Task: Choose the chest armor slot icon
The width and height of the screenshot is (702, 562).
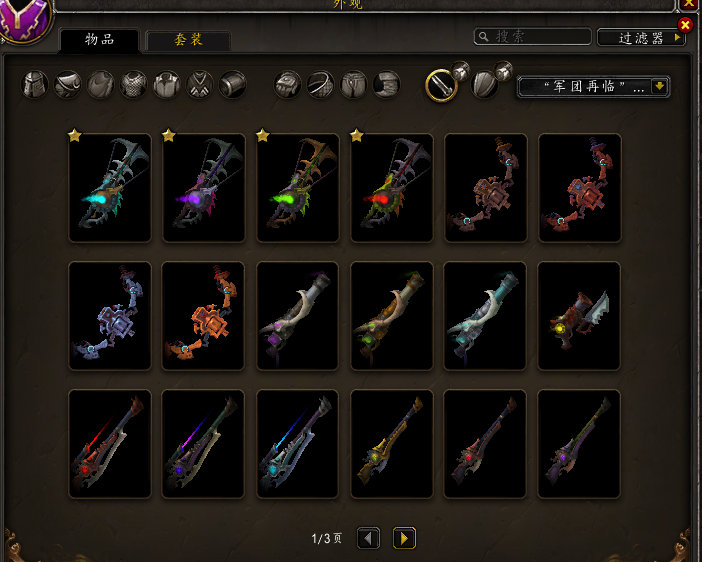Action: [134, 84]
